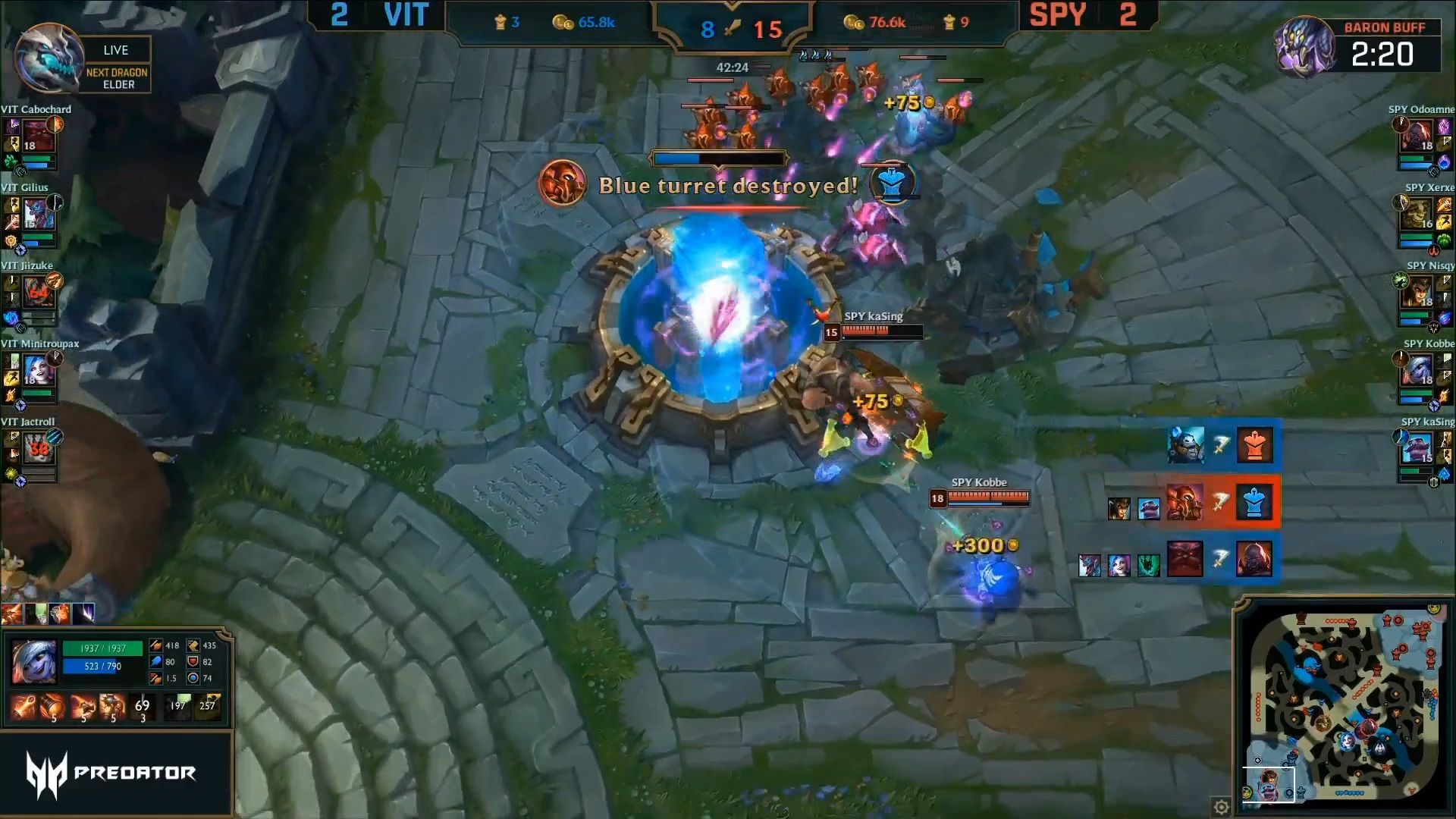The height and width of the screenshot is (819, 1456).
Task: Select Tristana's attack damage stat icon
Action: [155, 646]
